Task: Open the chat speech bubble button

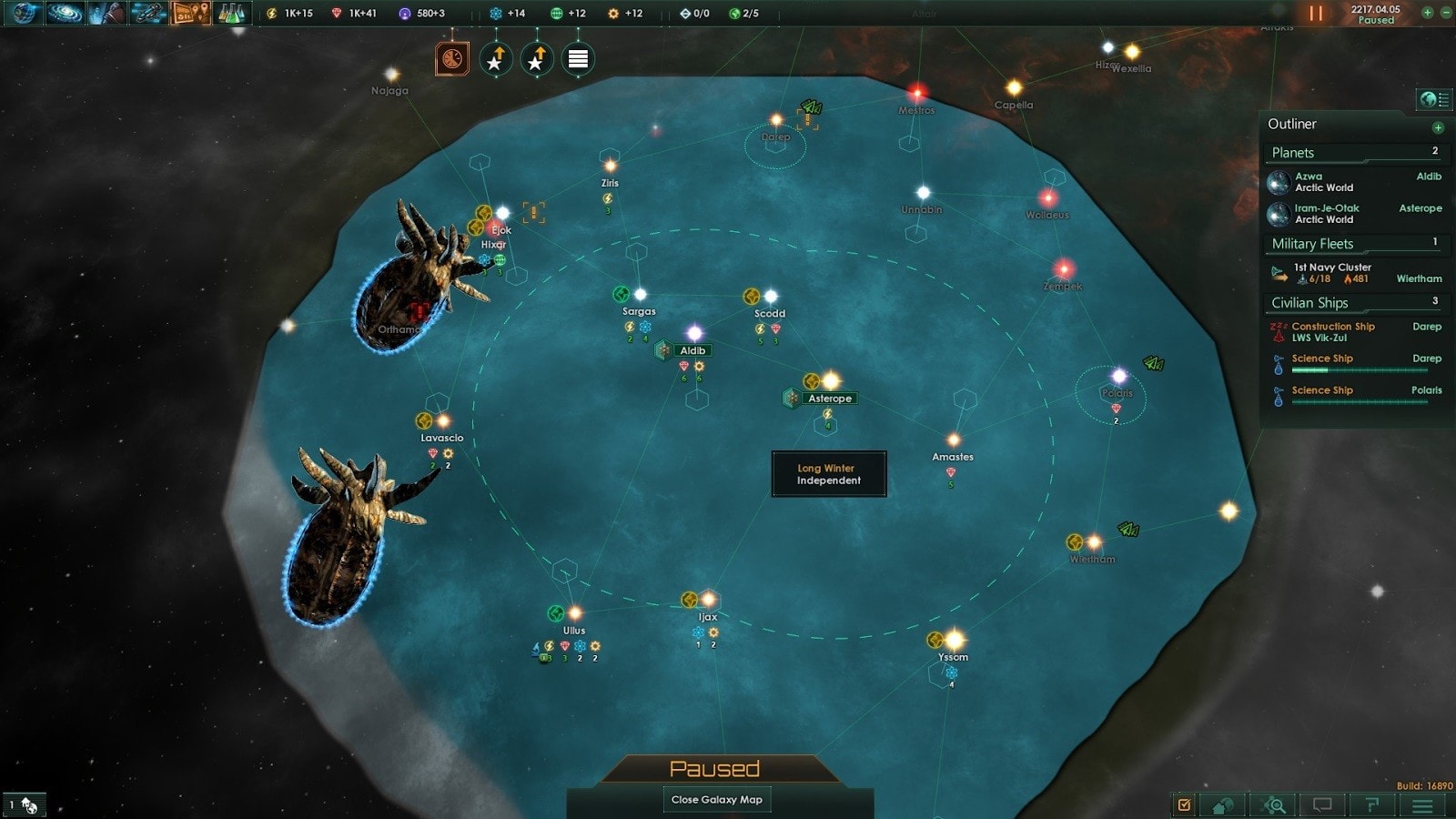Action: tap(1322, 805)
